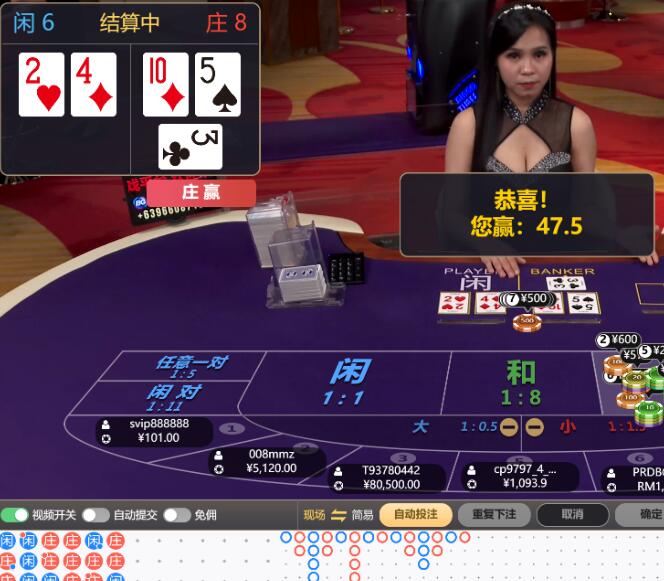664x581 pixels.
Task: Place a bet on 闲 (Player) 1:1
Action: tap(343, 382)
